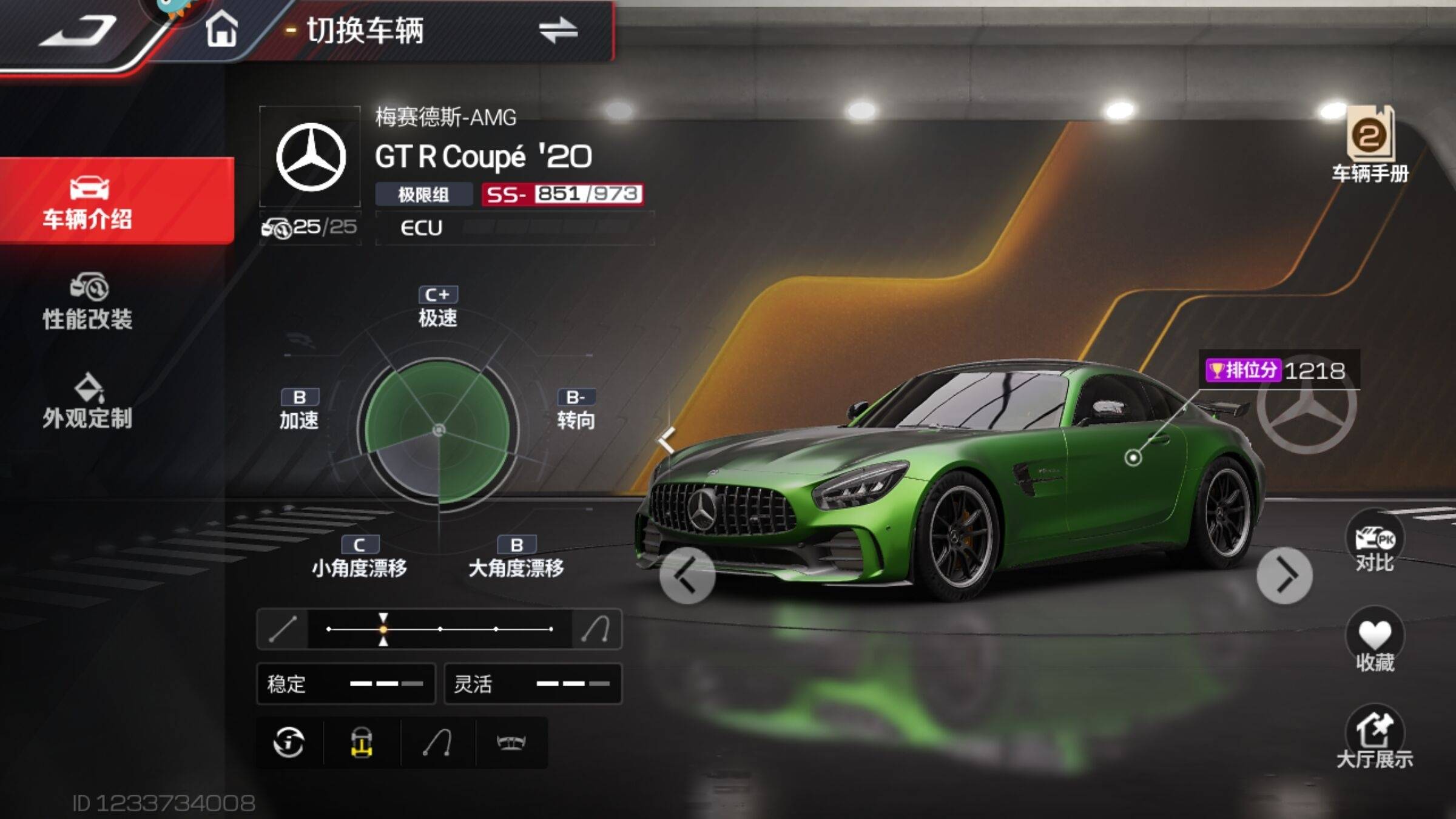Screen dimensions: 1456x819
Task: Select the 稳定 stable handling option
Action: pyautogui.click(x=346, y=684)
